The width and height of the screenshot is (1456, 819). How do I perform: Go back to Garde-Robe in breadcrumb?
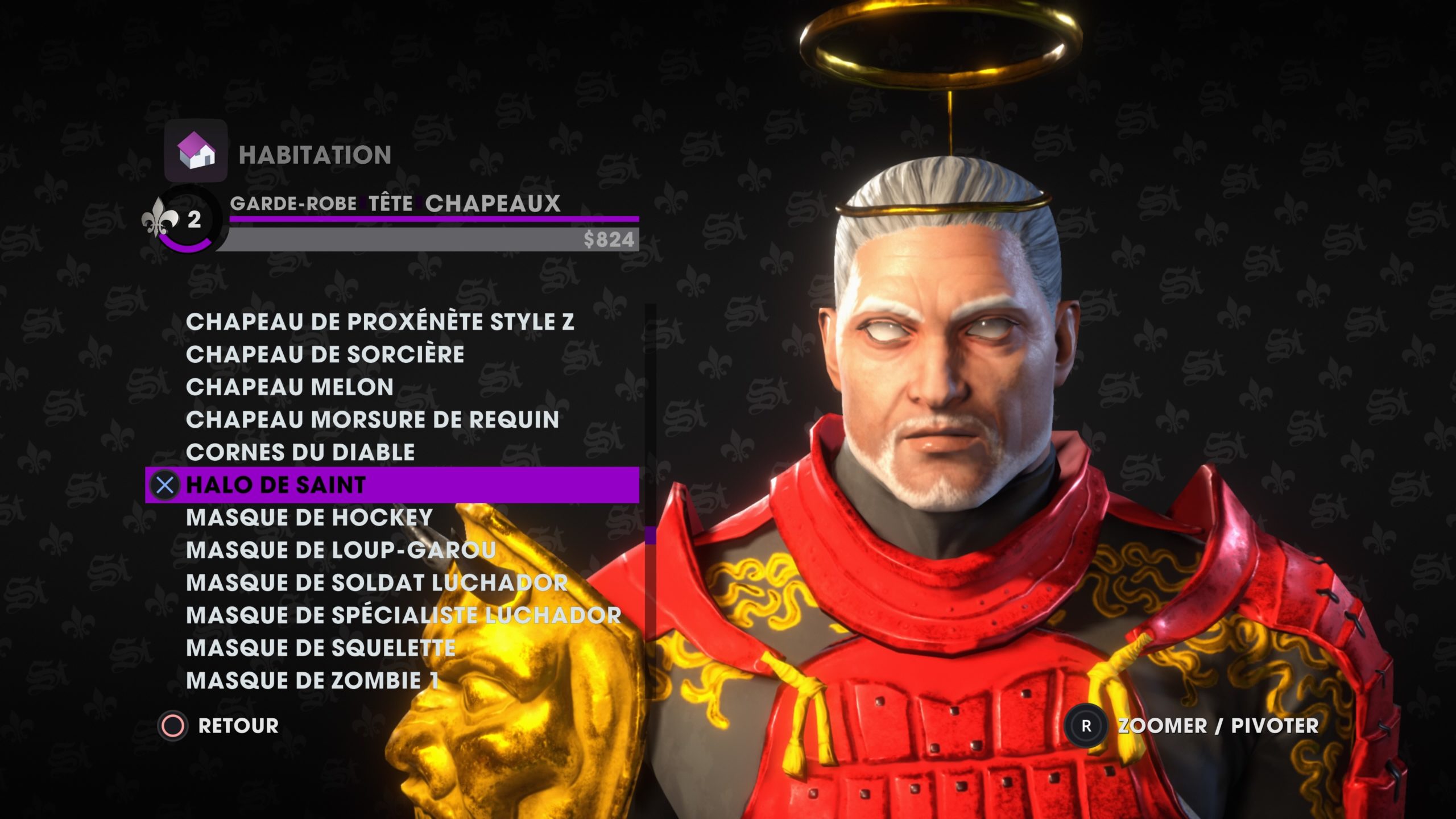[293, 204]
